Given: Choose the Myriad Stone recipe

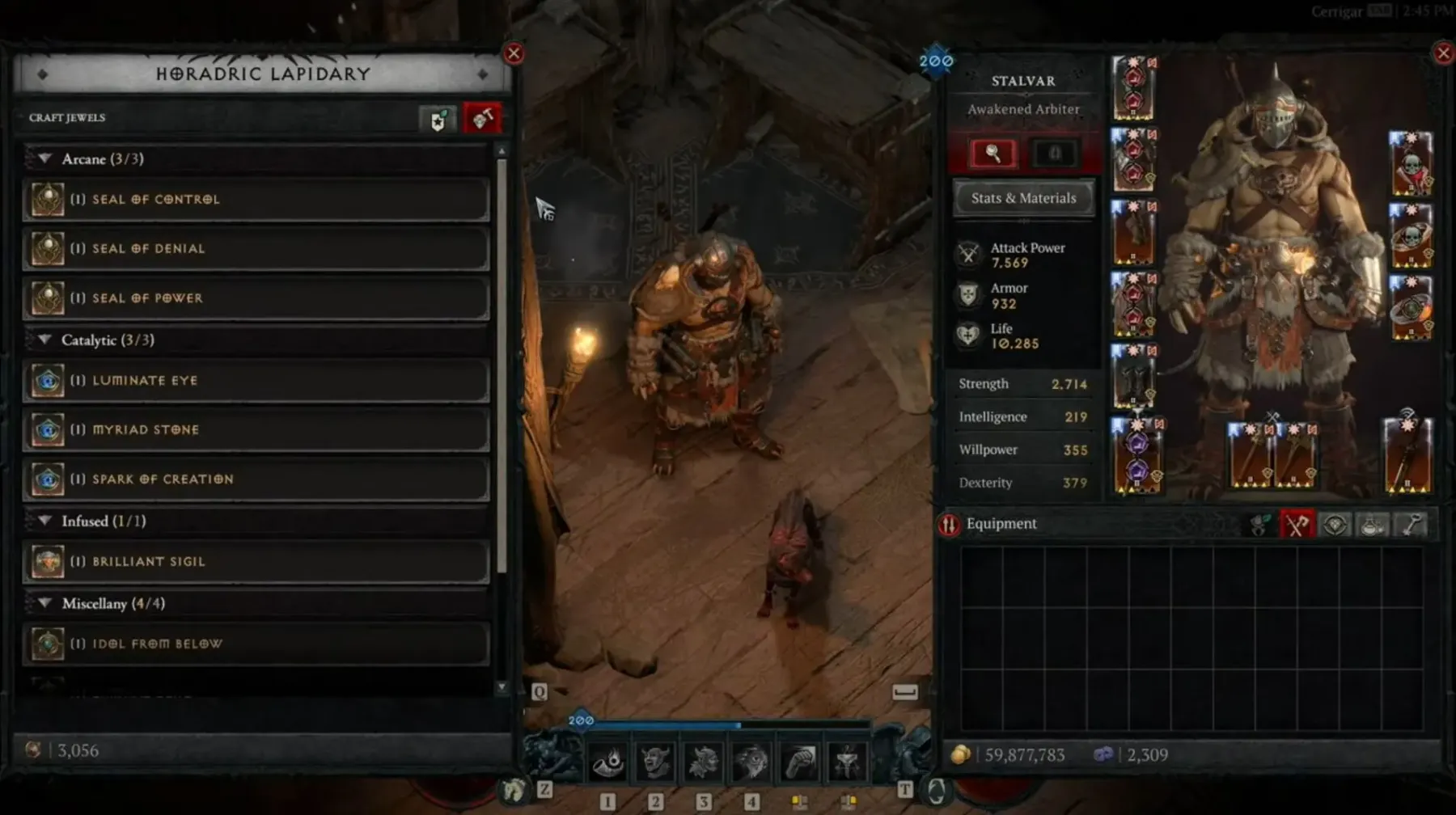Looking at the screenshot, I should click(x=256, y=430).
